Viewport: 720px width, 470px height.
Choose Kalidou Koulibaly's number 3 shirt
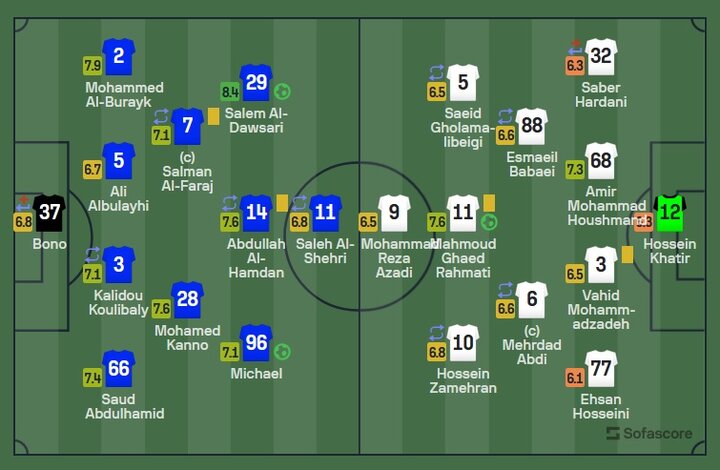(x=119, y=264)
